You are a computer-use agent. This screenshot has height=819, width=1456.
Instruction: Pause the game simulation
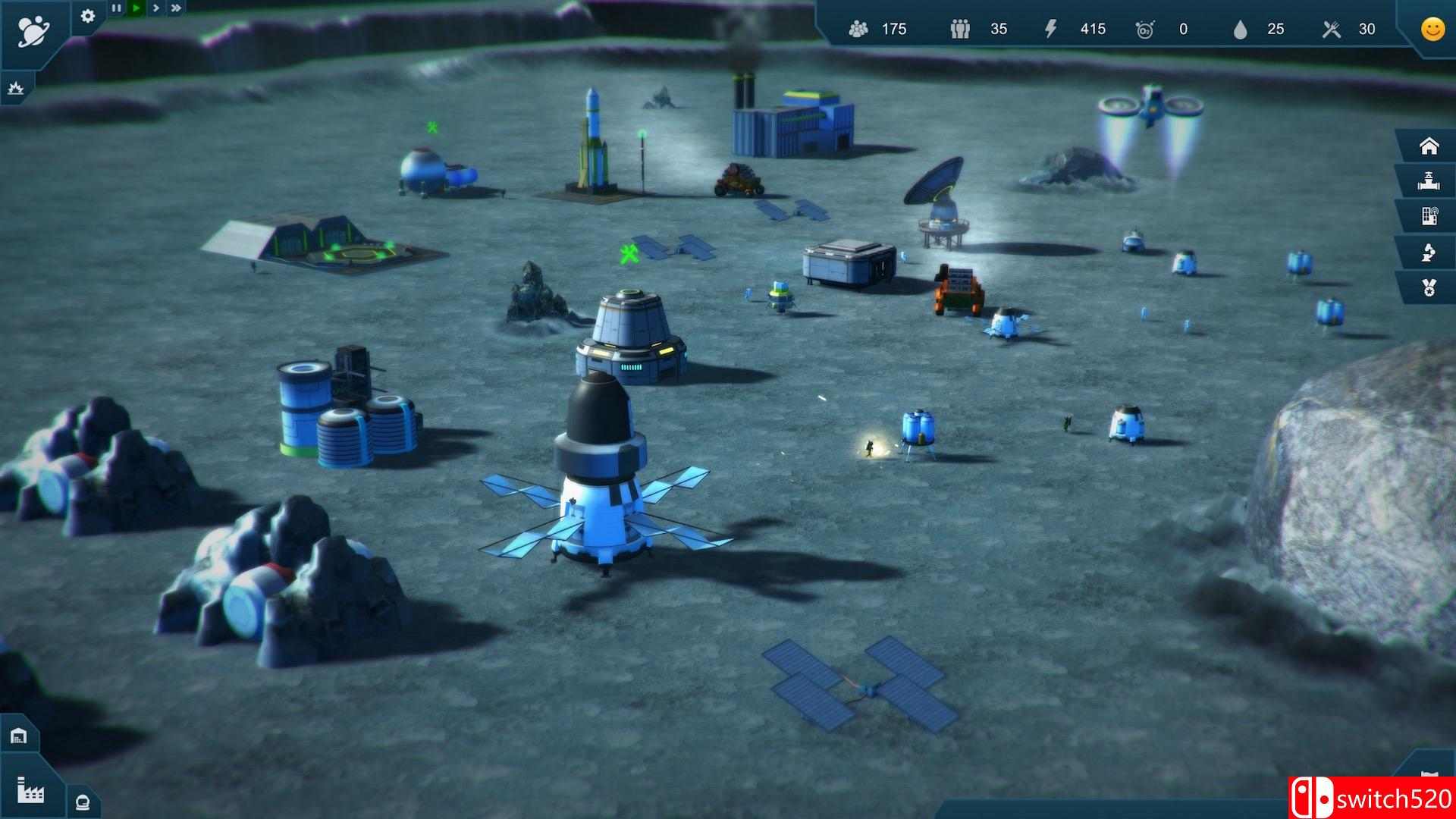click(116, 8)
